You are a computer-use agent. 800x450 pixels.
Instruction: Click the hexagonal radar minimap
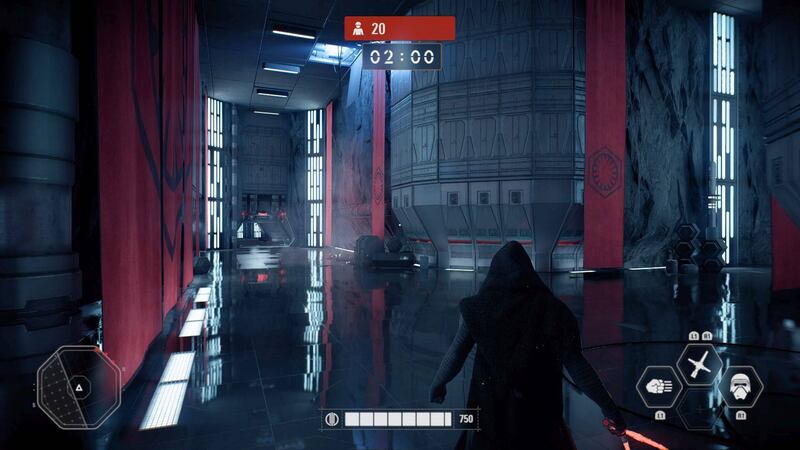pos(79,384)
